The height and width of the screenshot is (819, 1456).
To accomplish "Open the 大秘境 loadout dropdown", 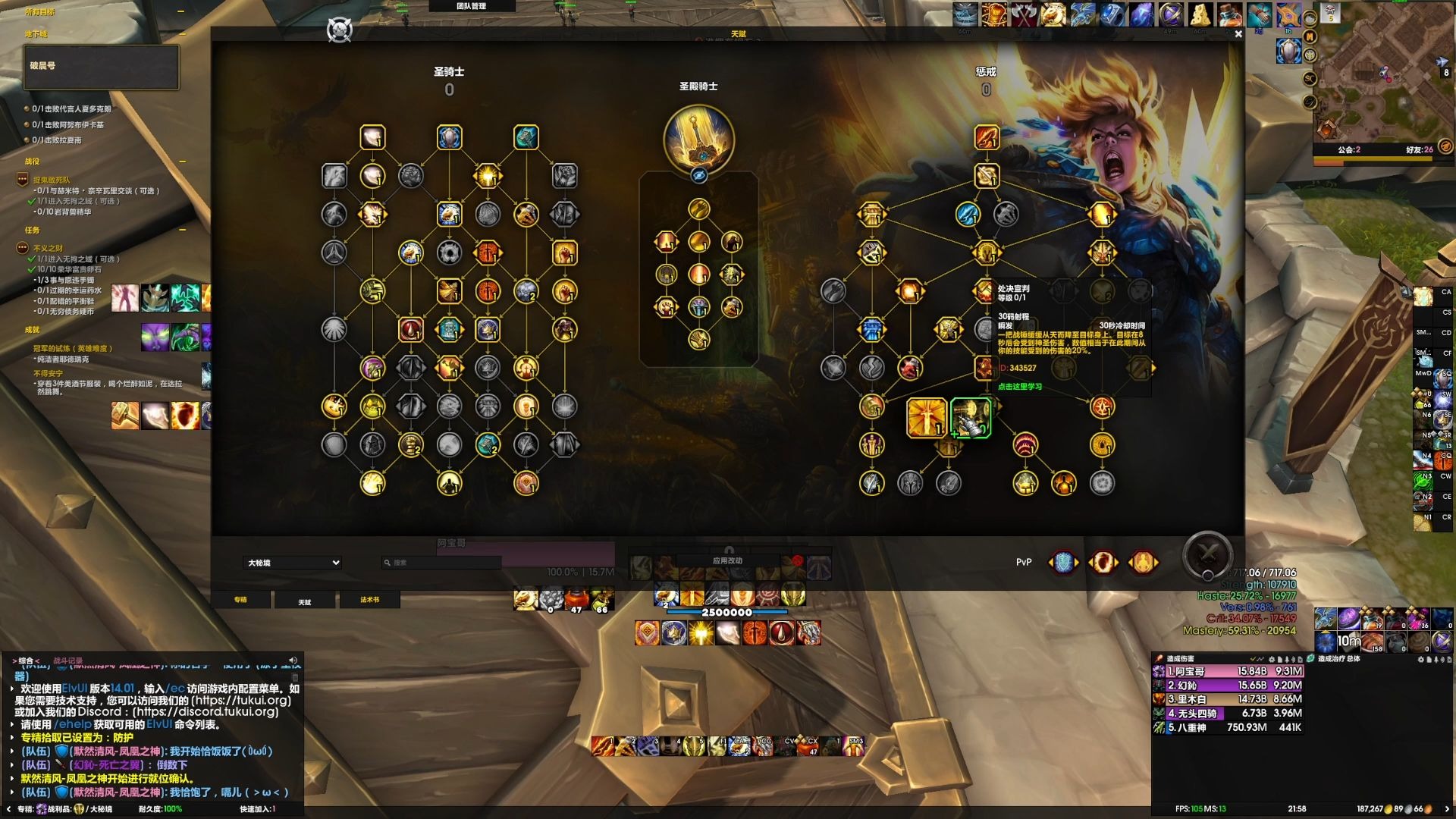I will tap(293, 563).
